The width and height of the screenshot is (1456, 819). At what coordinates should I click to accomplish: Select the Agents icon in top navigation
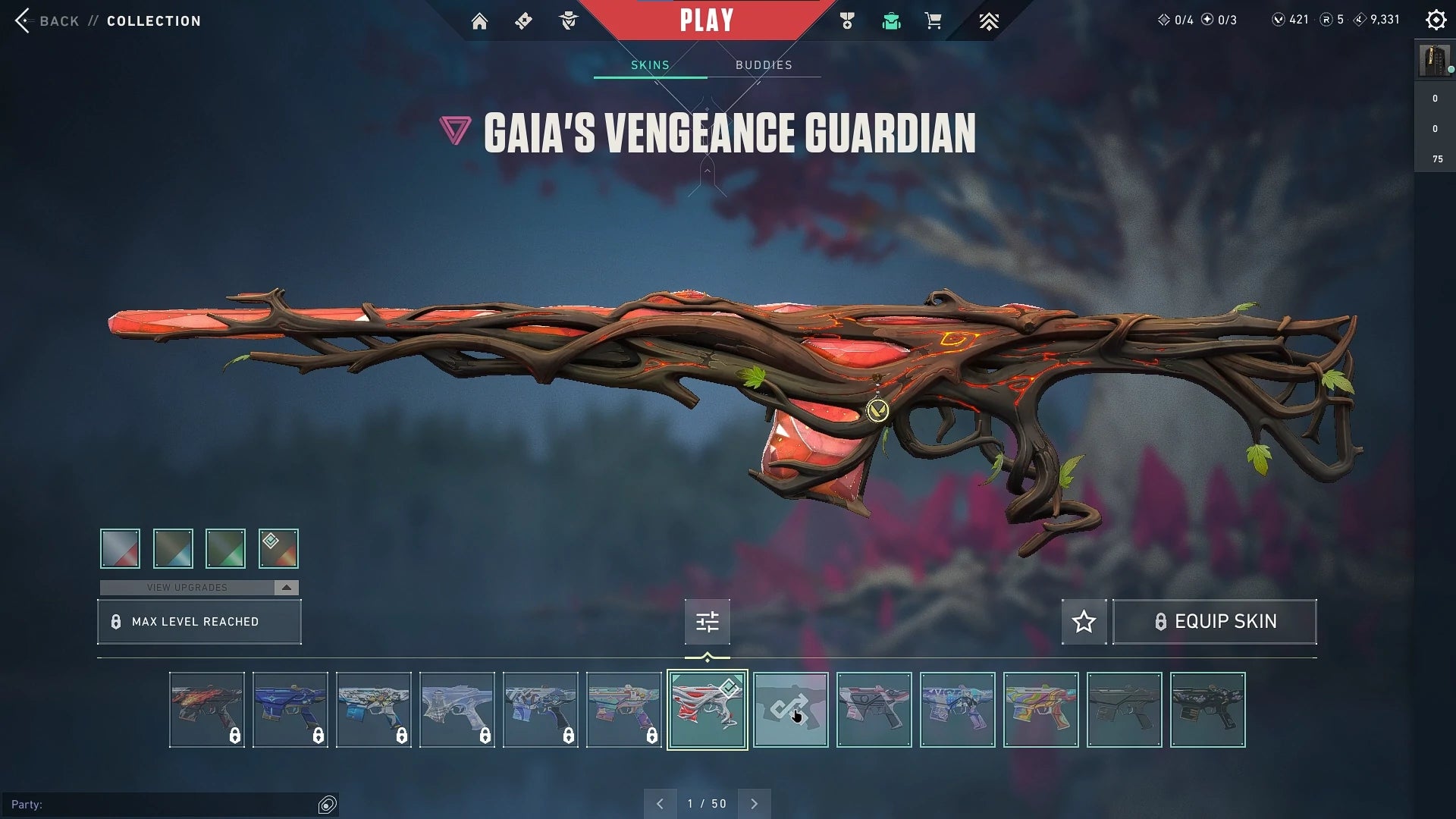568,20
